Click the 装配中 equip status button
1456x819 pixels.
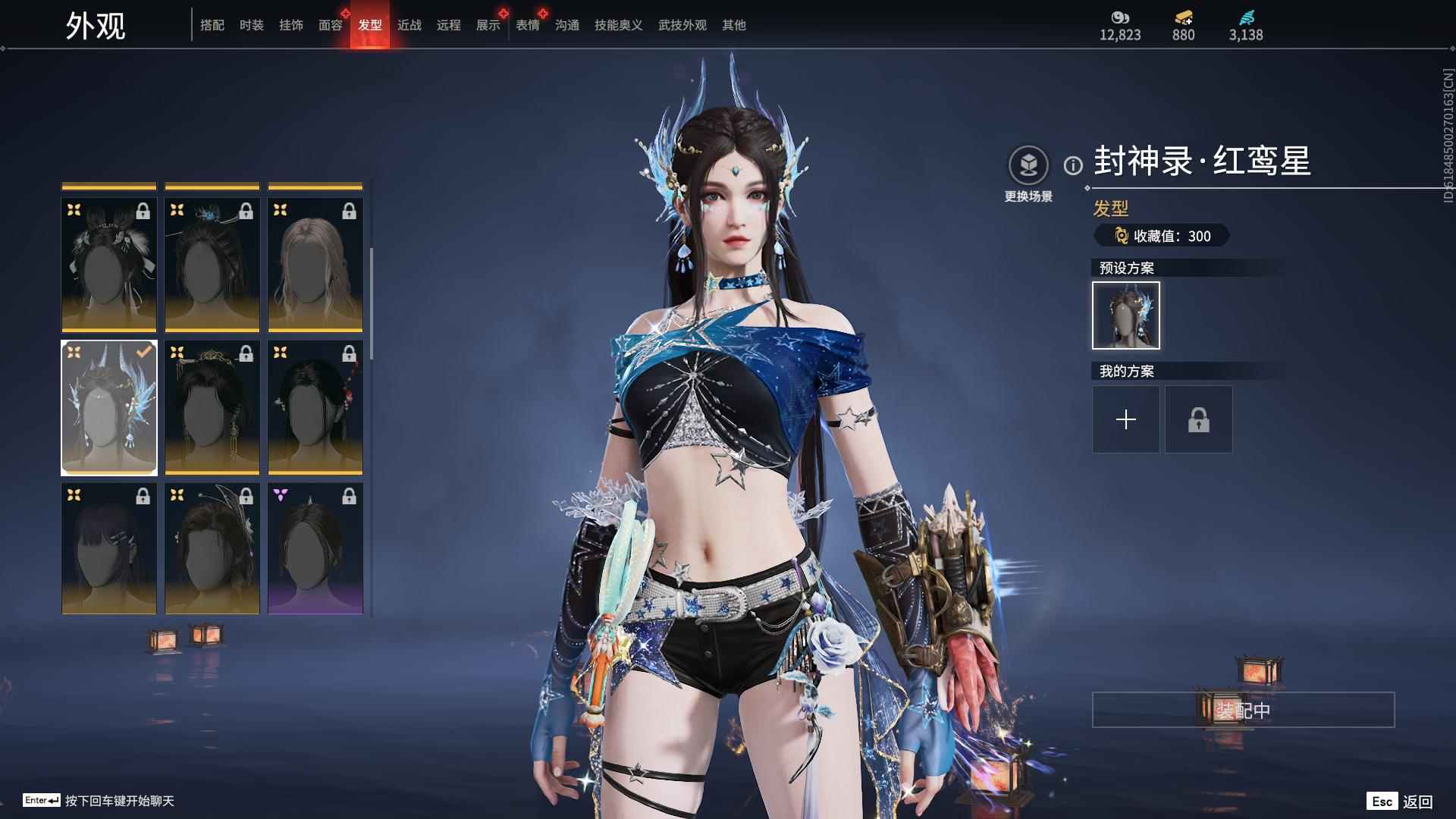coord(1243,710)
